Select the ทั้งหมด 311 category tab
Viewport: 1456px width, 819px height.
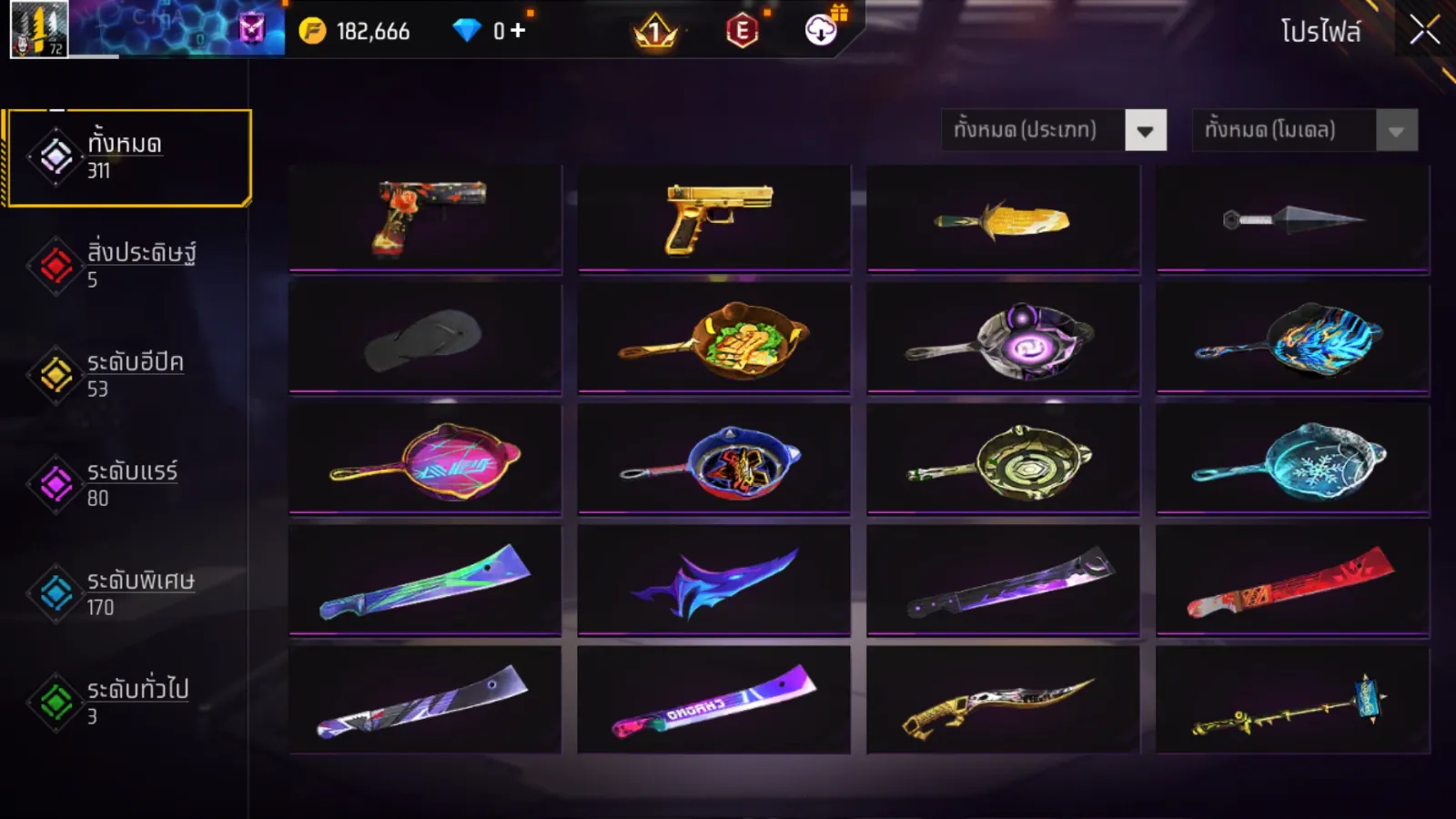point(128,157)
